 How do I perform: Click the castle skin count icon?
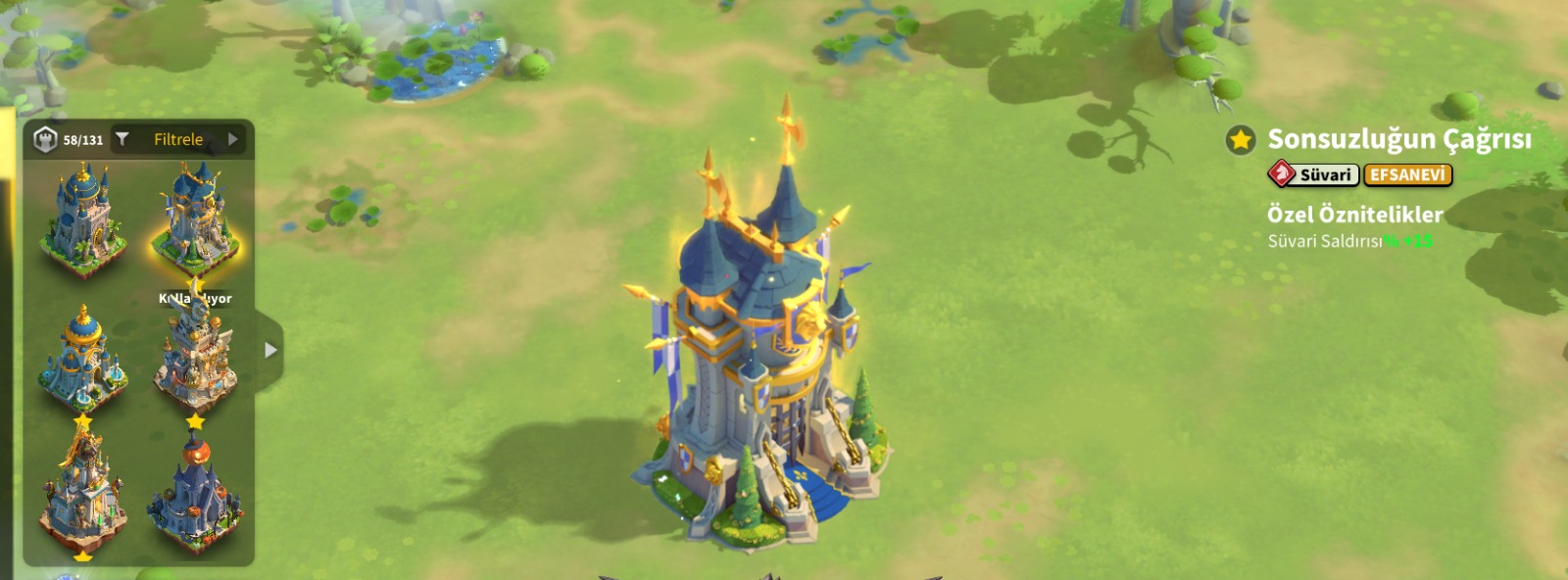tap(46, 140)
